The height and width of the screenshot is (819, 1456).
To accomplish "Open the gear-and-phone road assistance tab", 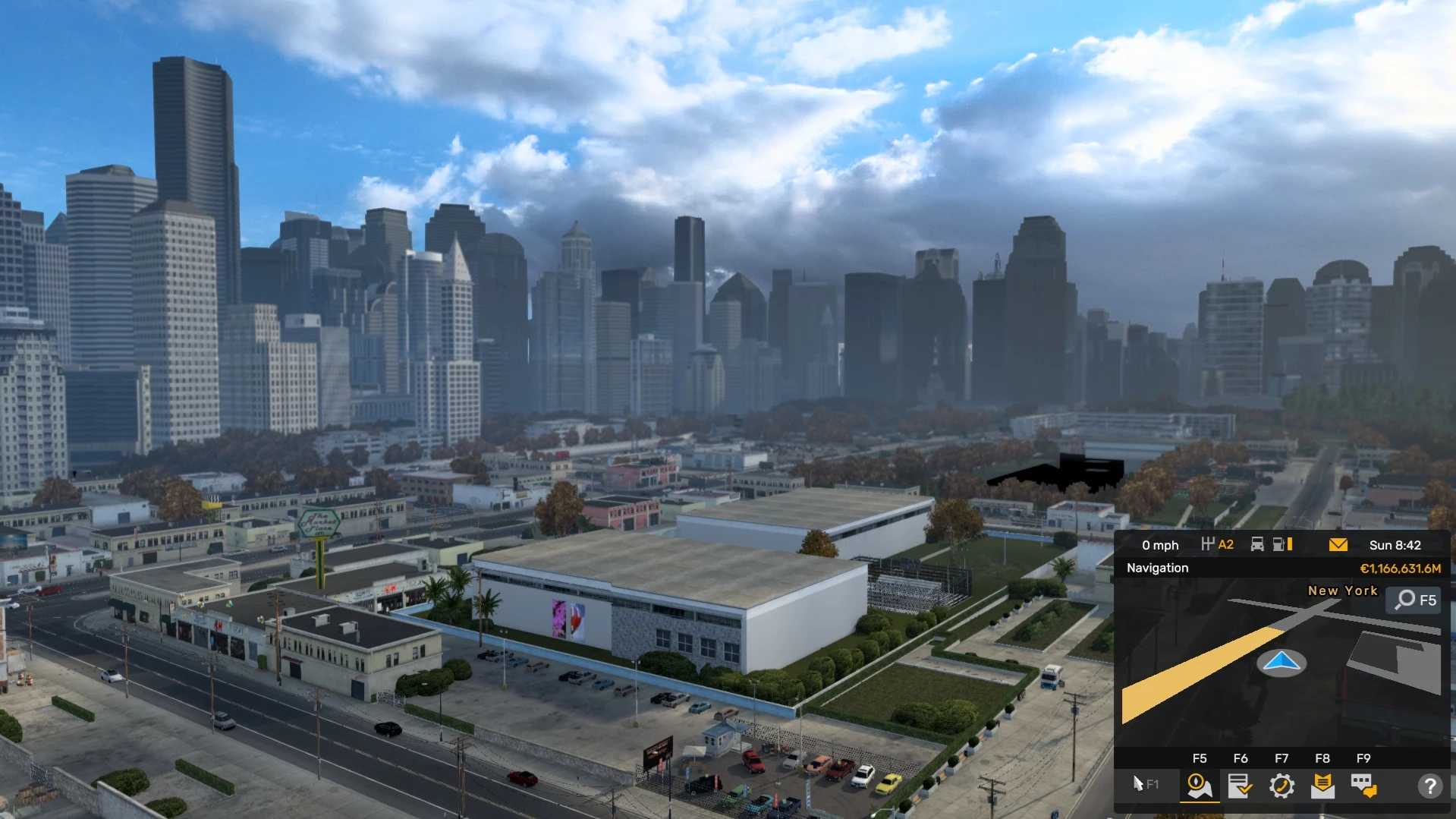I will (x=1281, y=786).
